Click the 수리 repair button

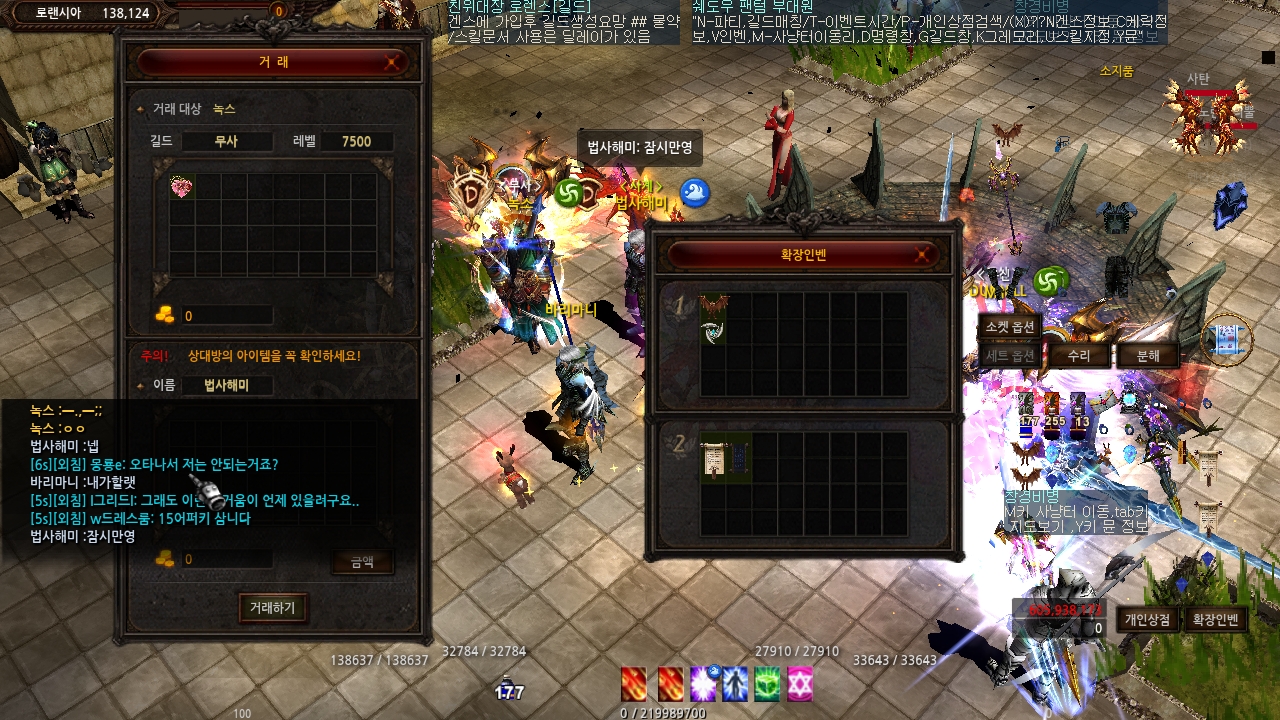pyautogui.click(x=1078, y=356)
